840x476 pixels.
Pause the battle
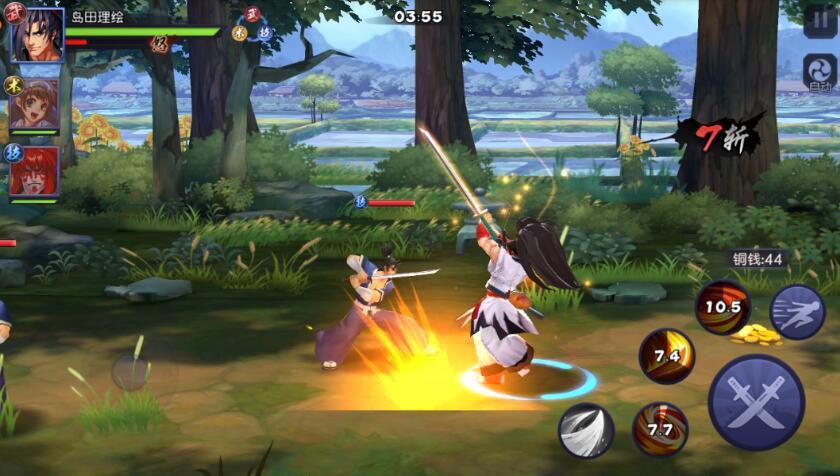819,21
